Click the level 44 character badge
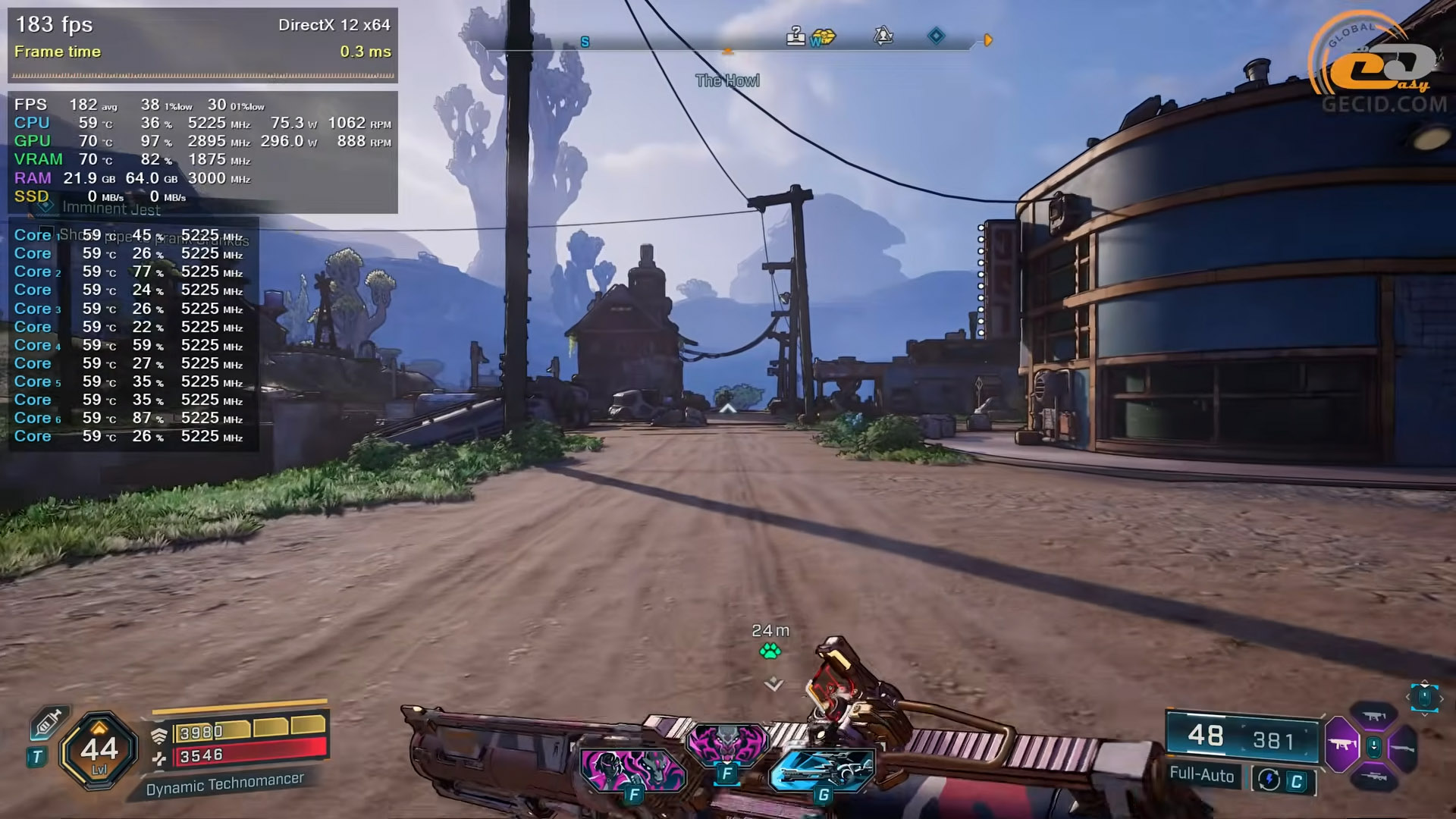The image size is (1456, 819). coord(99,751)
